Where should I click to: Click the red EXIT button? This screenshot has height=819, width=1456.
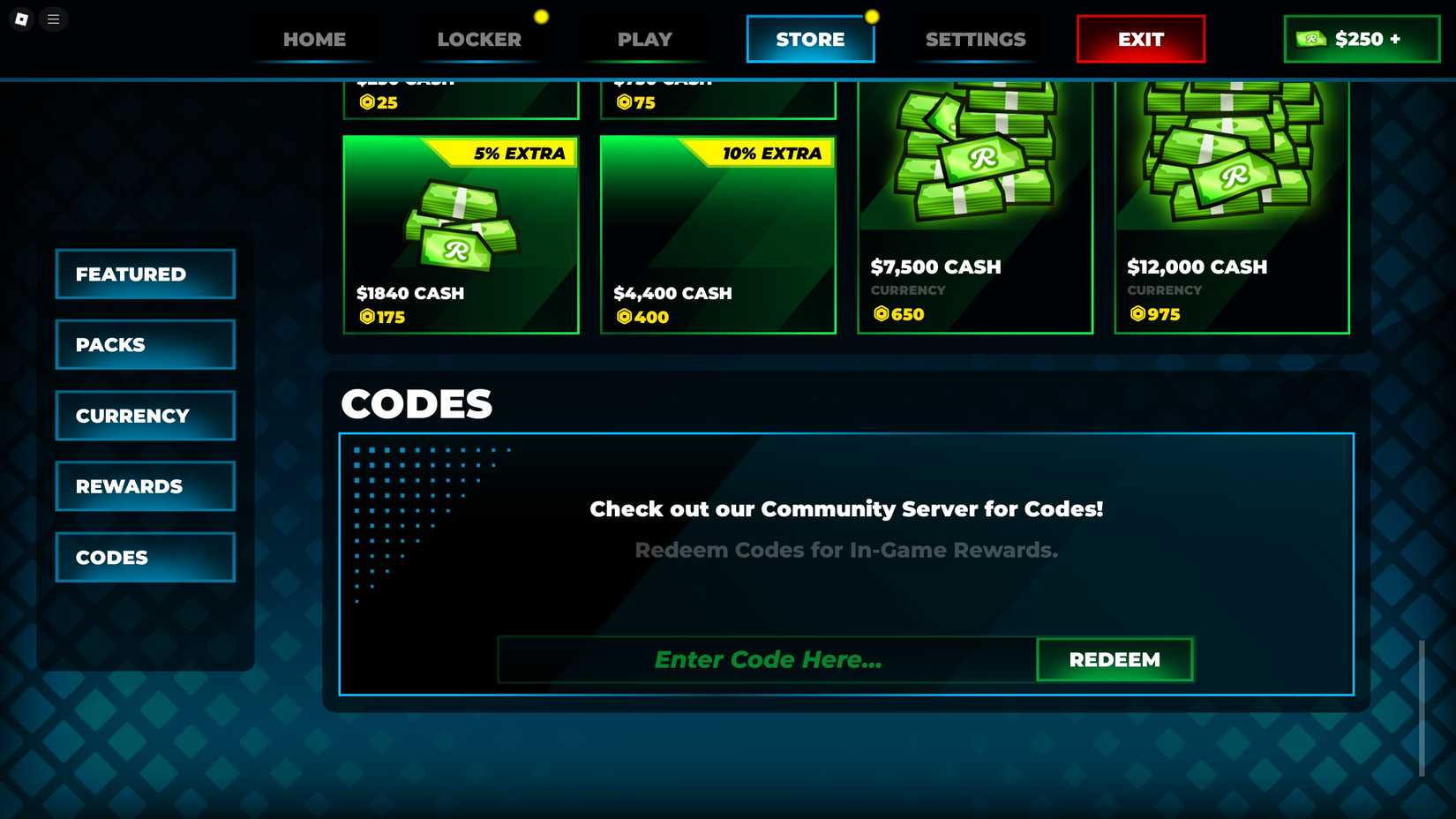coord(1140,39)
